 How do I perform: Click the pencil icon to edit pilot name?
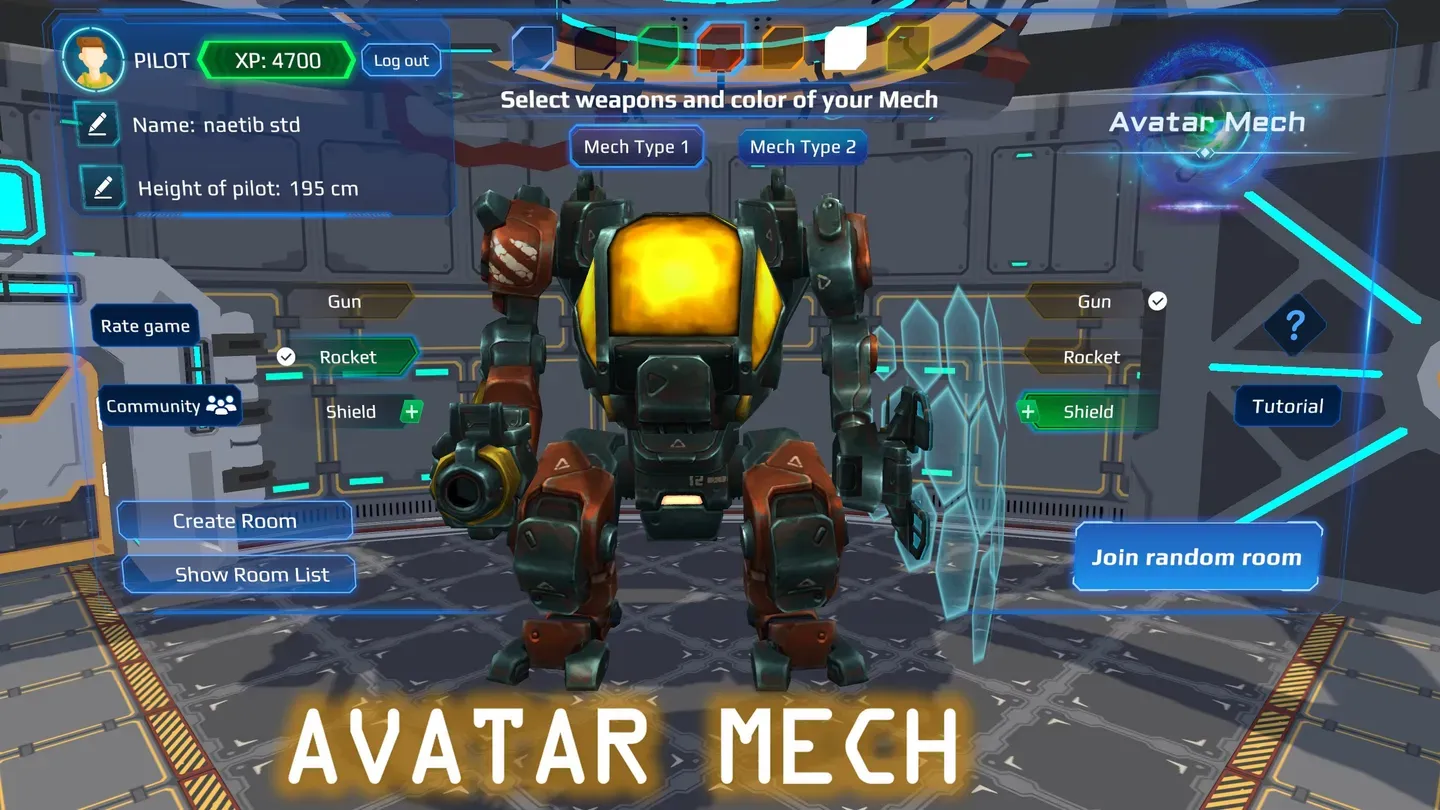click(x=98, y=124)
